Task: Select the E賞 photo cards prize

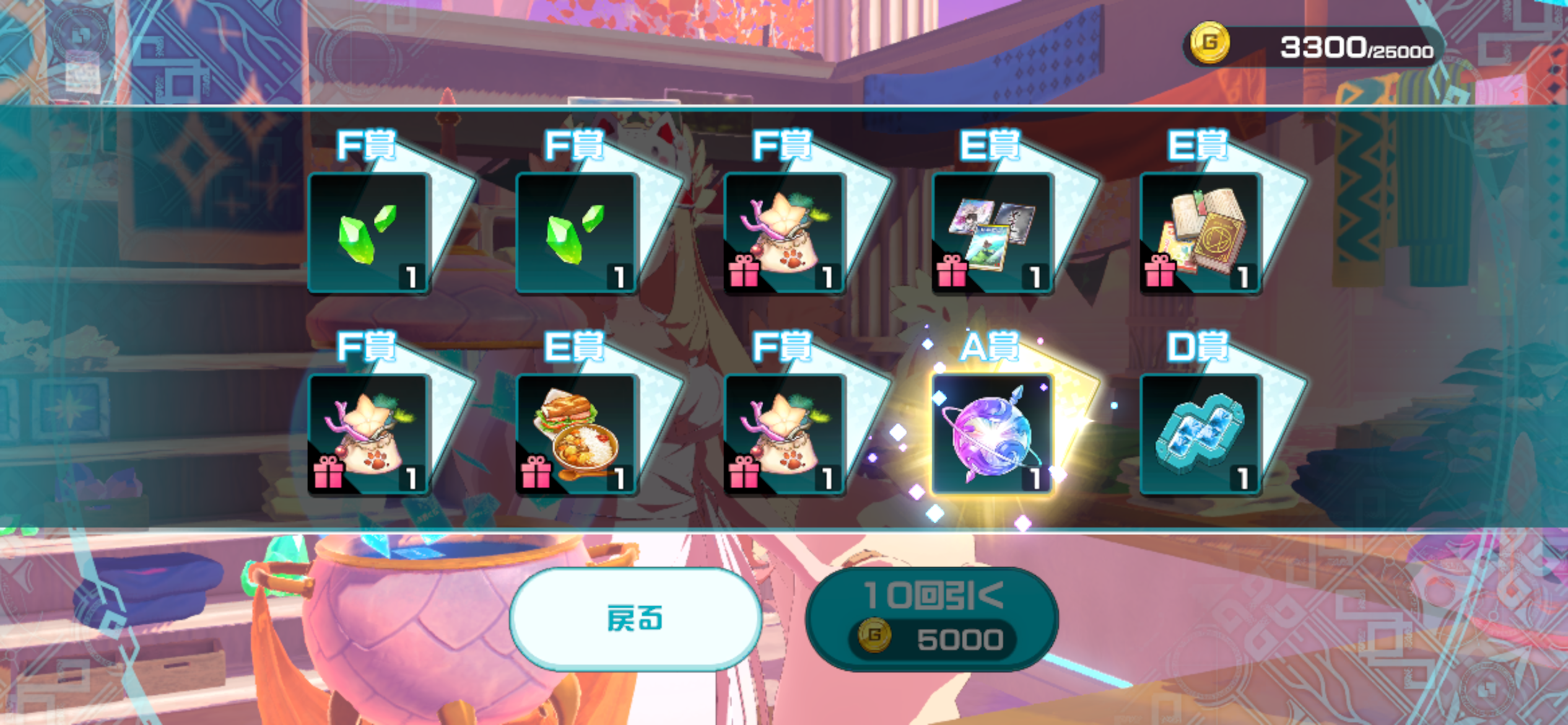Action: [992, 233]
